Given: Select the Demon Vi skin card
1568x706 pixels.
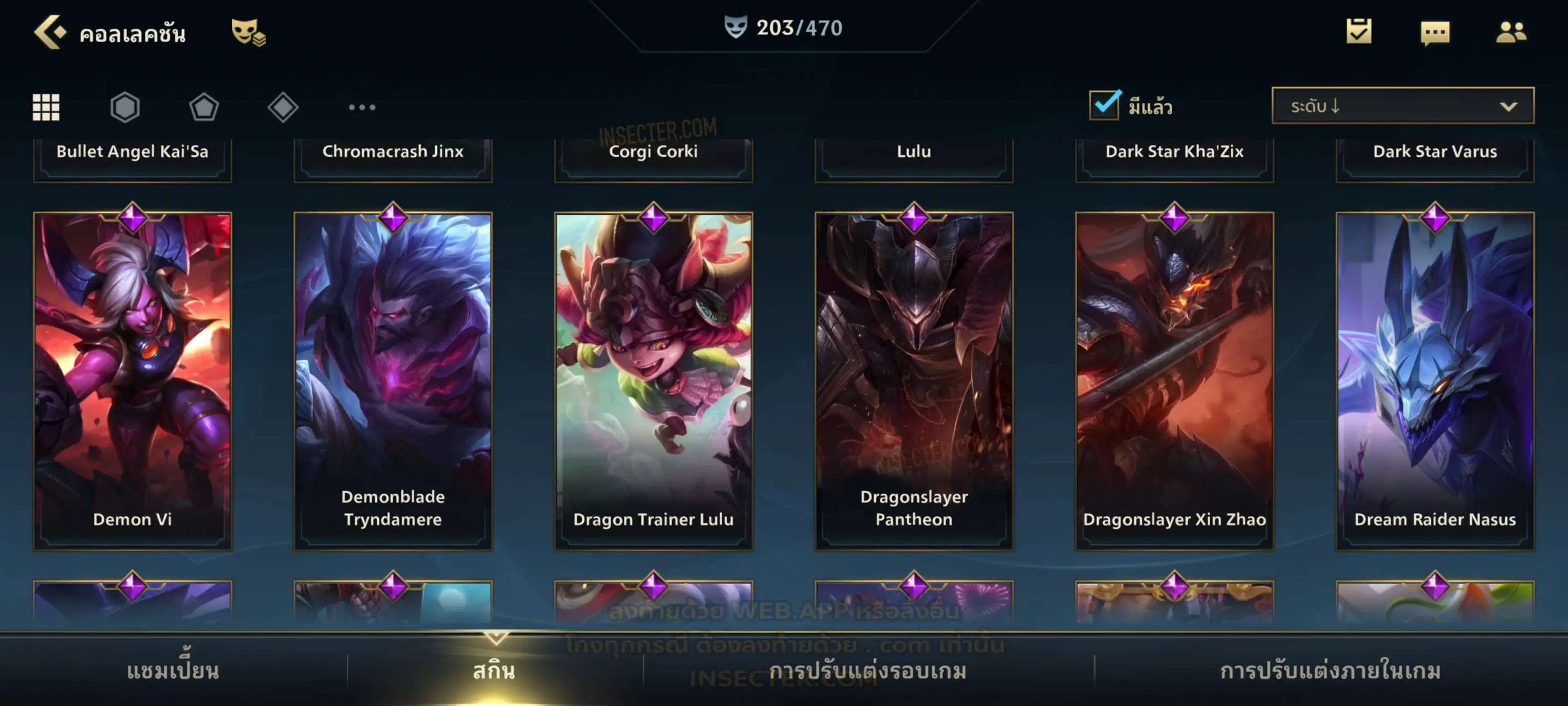Looking at the screenshot, I should (133, 381).
